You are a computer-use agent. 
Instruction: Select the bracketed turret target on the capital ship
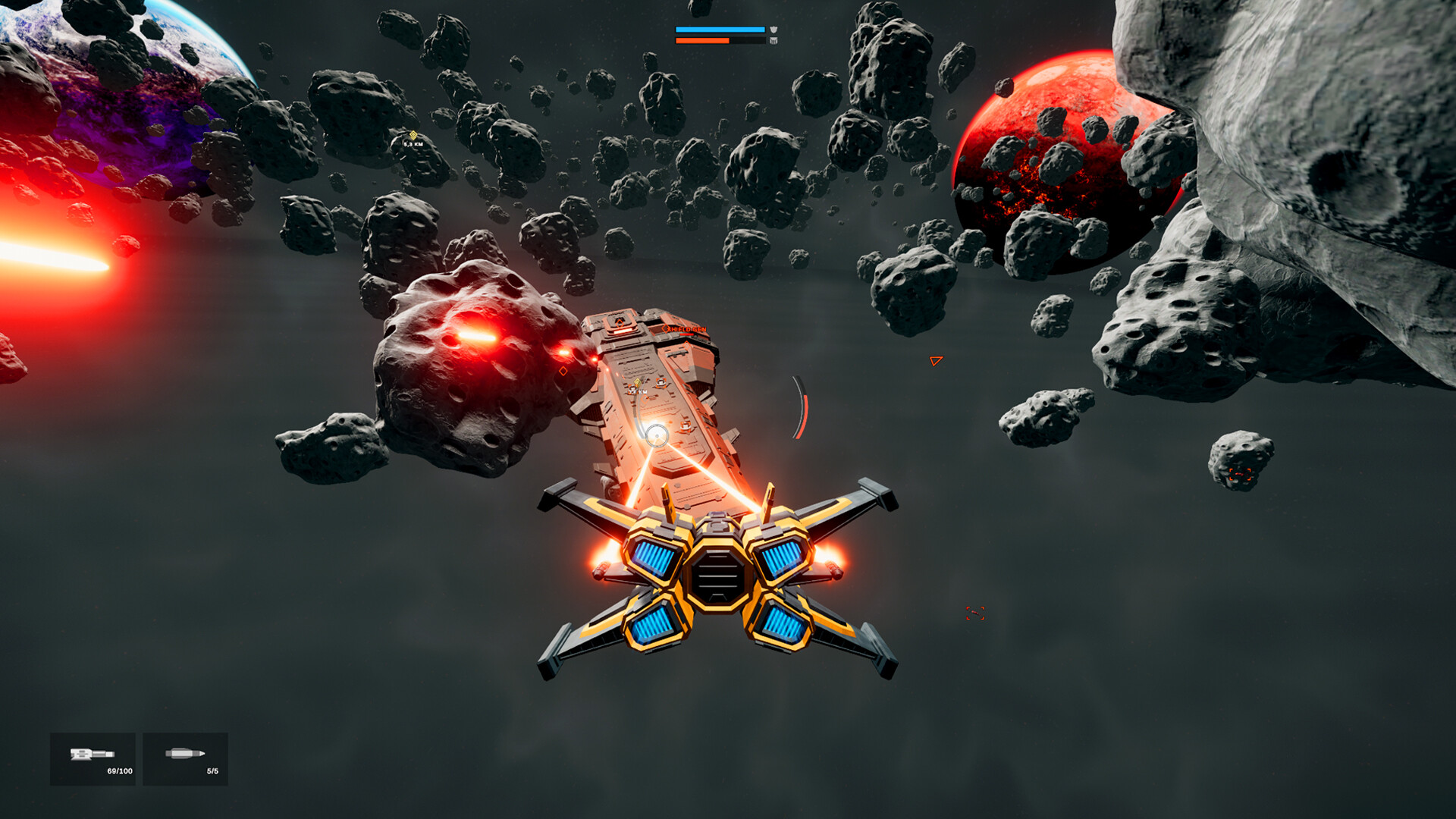pyautogui.click(x=661, y=384)
